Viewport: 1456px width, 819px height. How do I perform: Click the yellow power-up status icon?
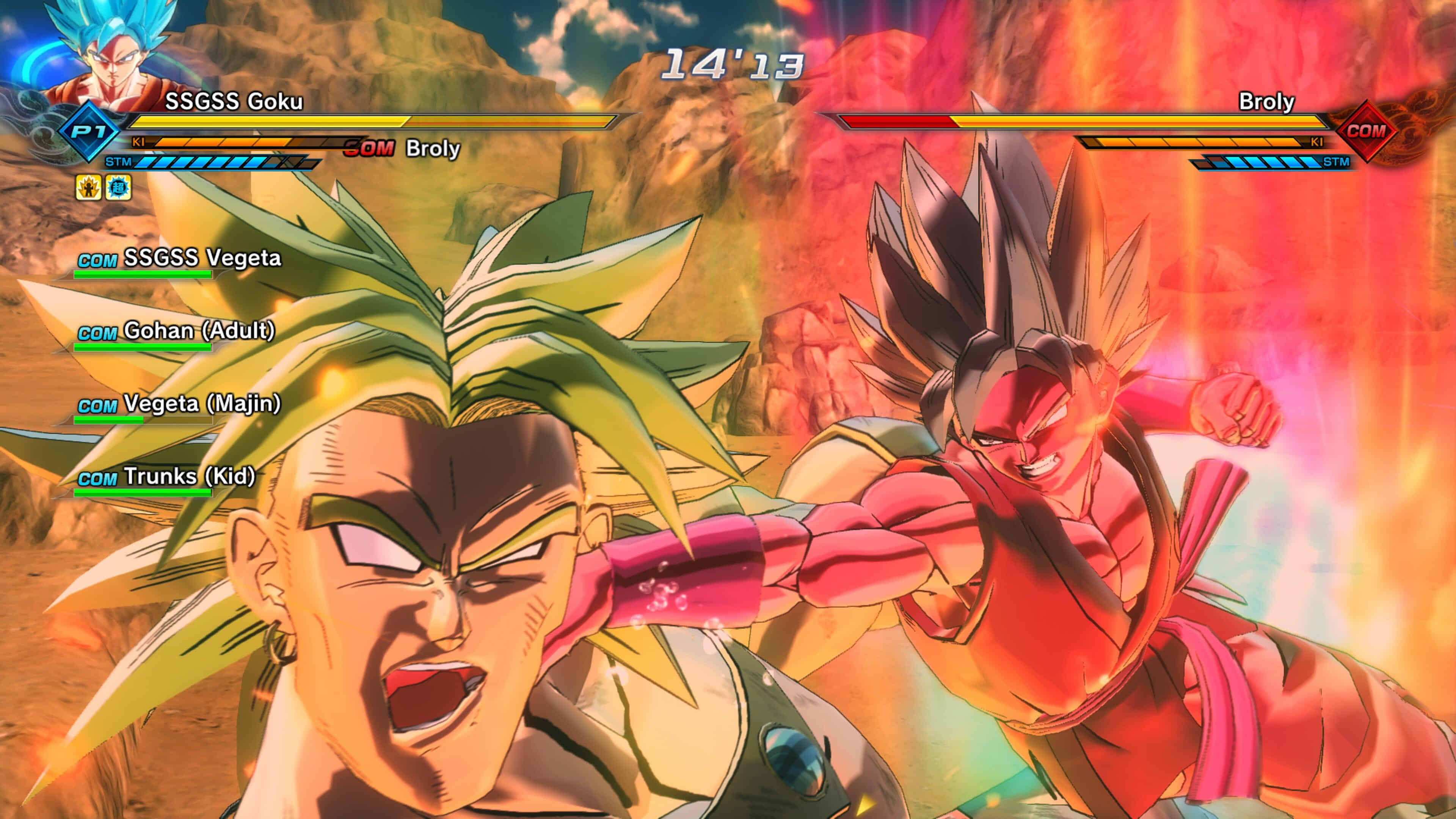(89, 188)
